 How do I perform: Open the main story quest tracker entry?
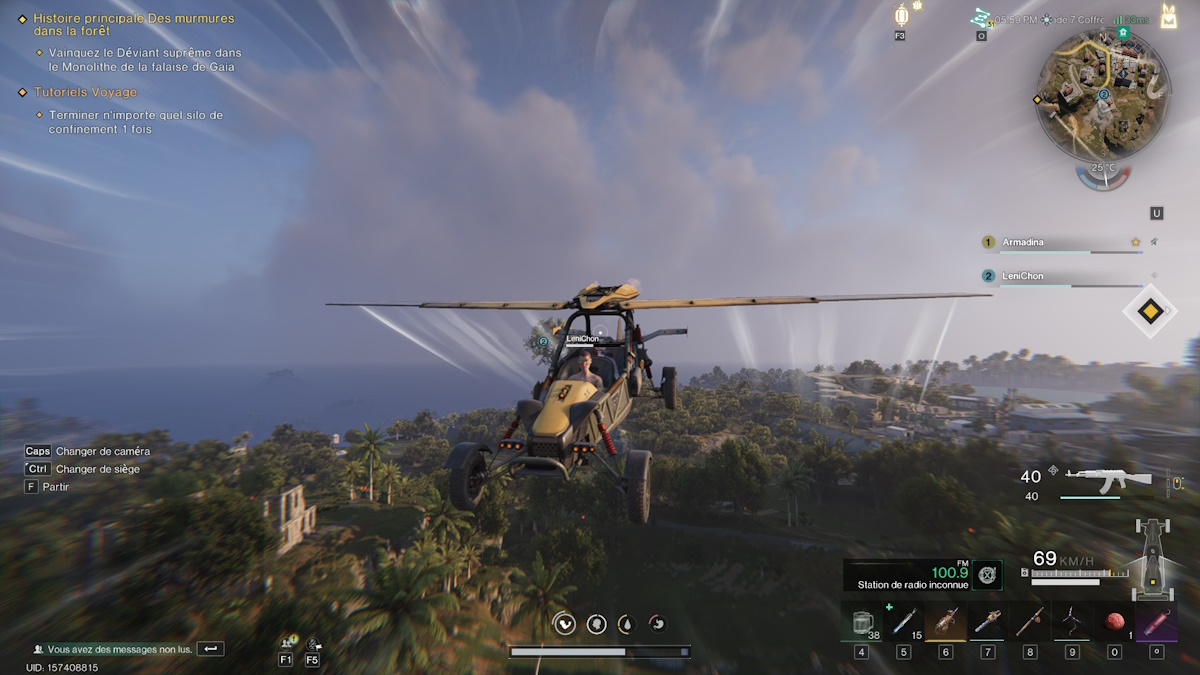click(x=133, y=25)
